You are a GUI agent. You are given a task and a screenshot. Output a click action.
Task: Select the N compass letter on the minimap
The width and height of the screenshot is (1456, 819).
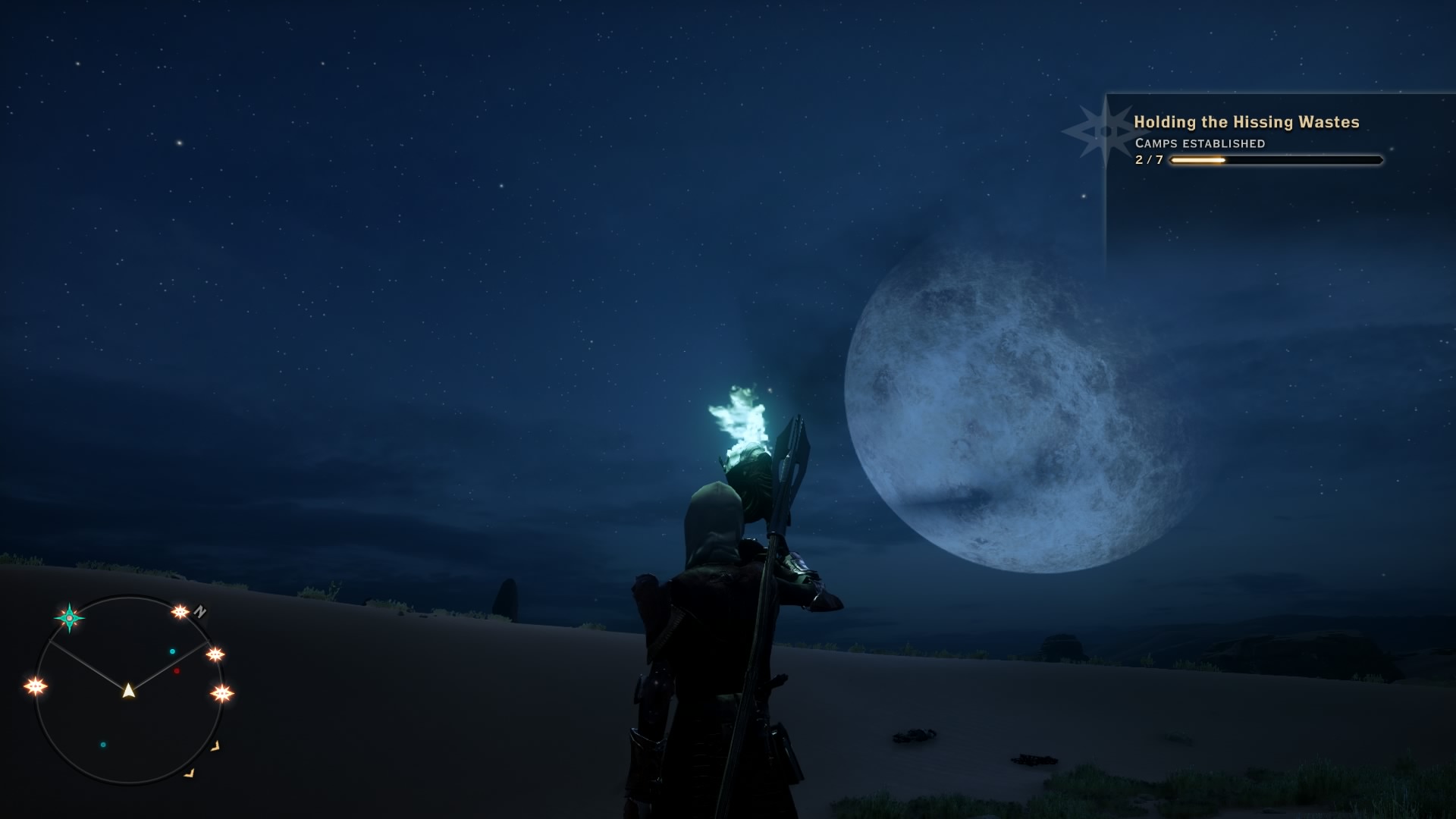click(199, 611)
